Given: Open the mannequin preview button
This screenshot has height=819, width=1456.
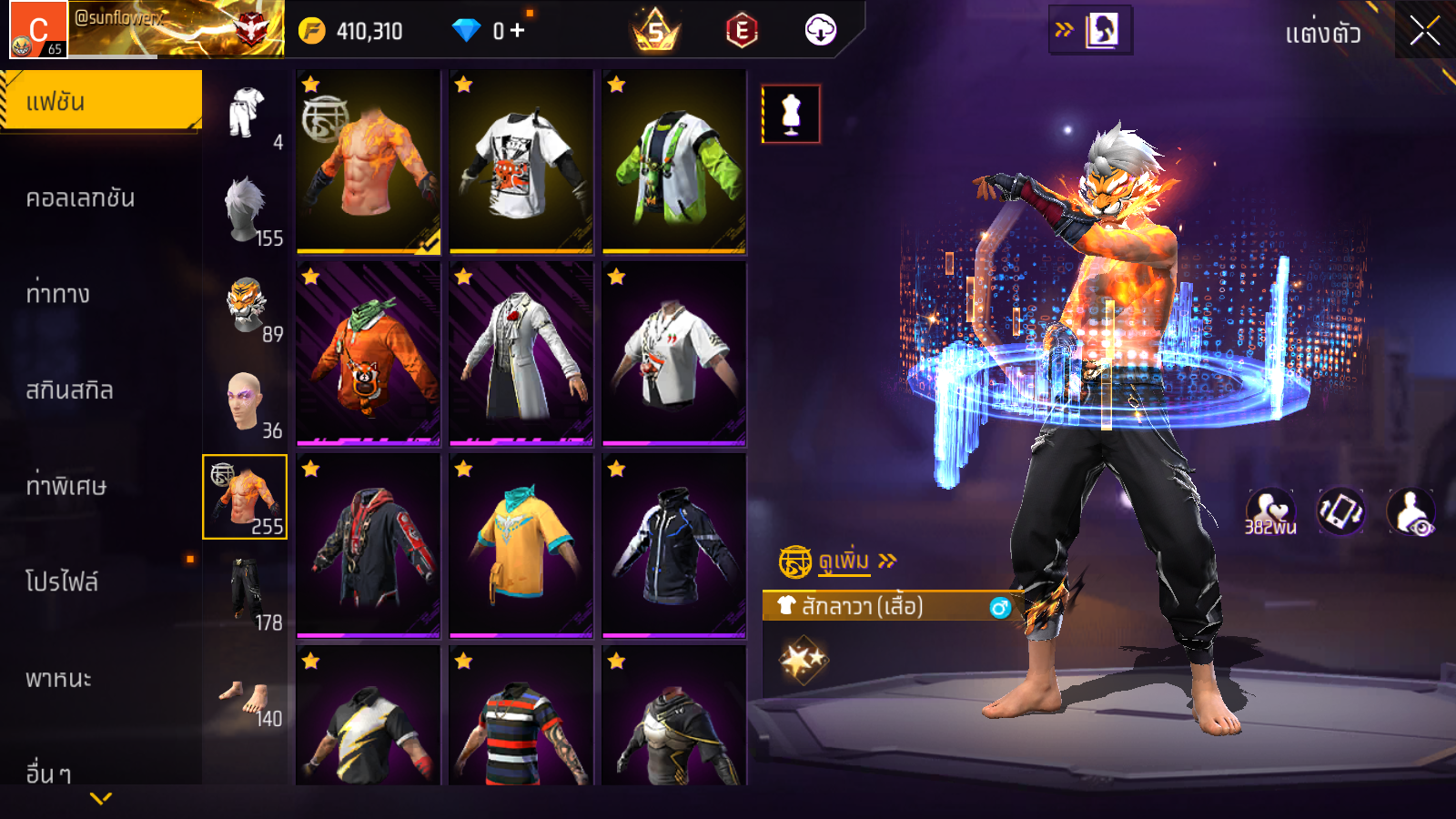Looking at the screenshot, I should point(791,115).
